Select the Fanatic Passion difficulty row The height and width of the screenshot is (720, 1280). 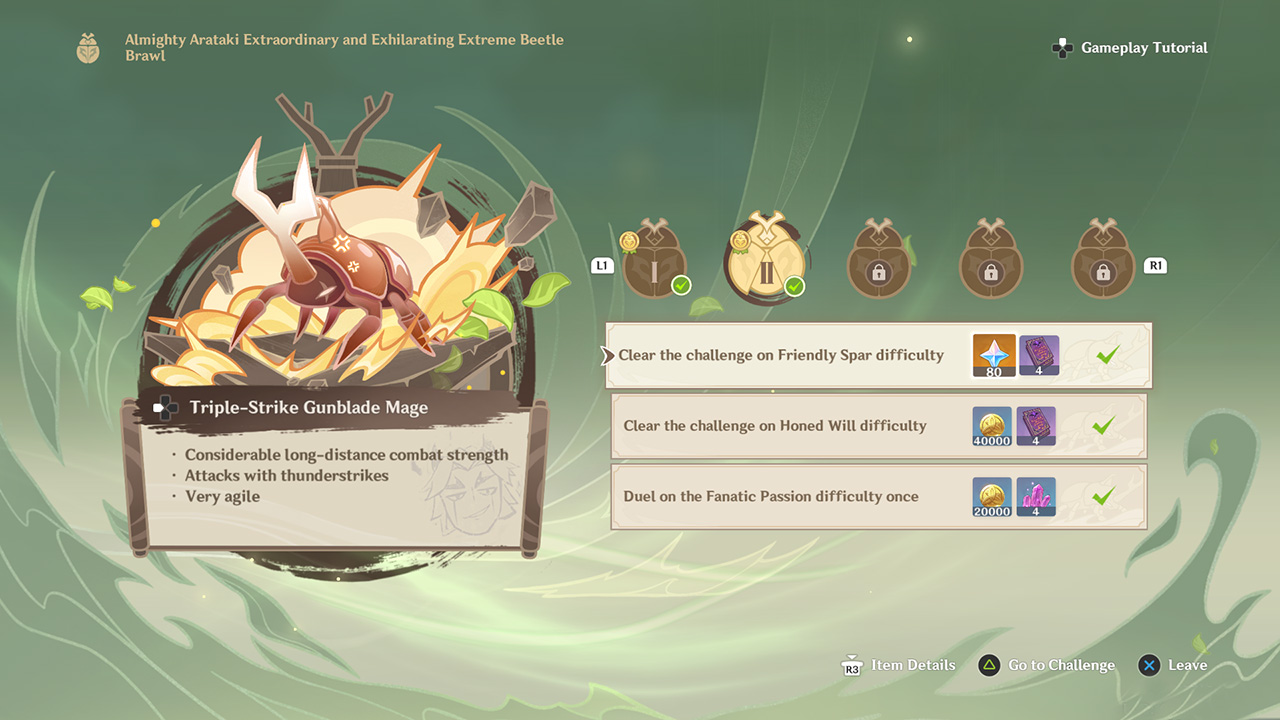770,496
